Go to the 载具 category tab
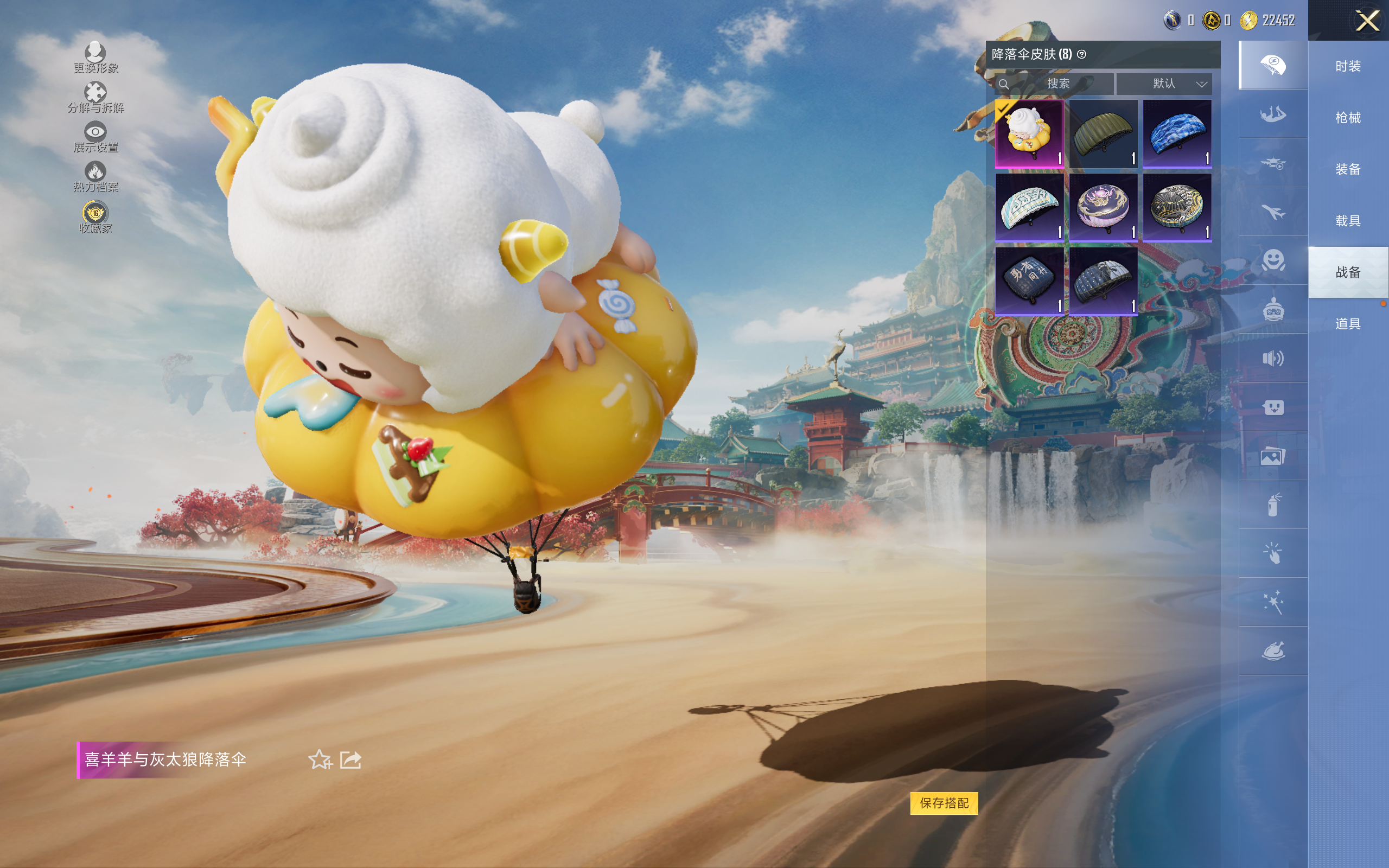 (x=1348, y=221)
